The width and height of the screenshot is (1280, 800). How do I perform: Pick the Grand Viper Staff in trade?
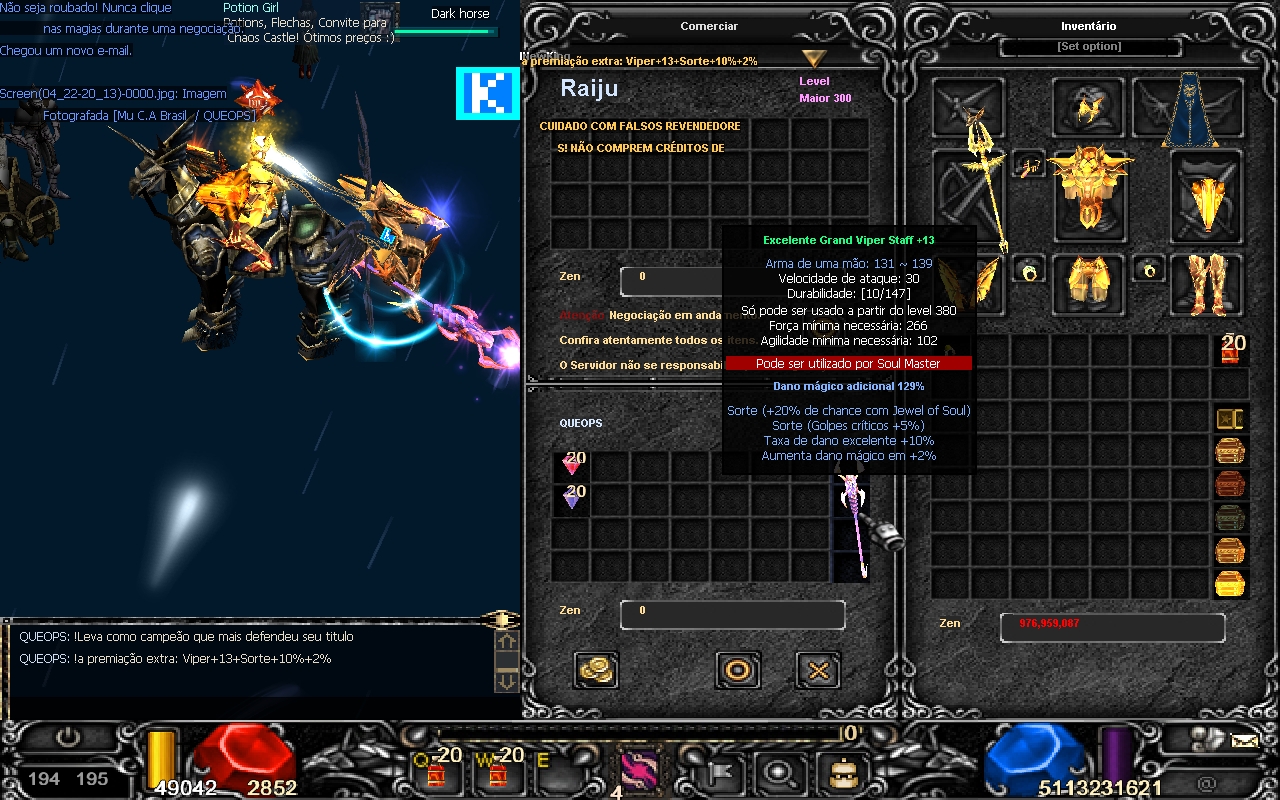click(x=851, y=525)
